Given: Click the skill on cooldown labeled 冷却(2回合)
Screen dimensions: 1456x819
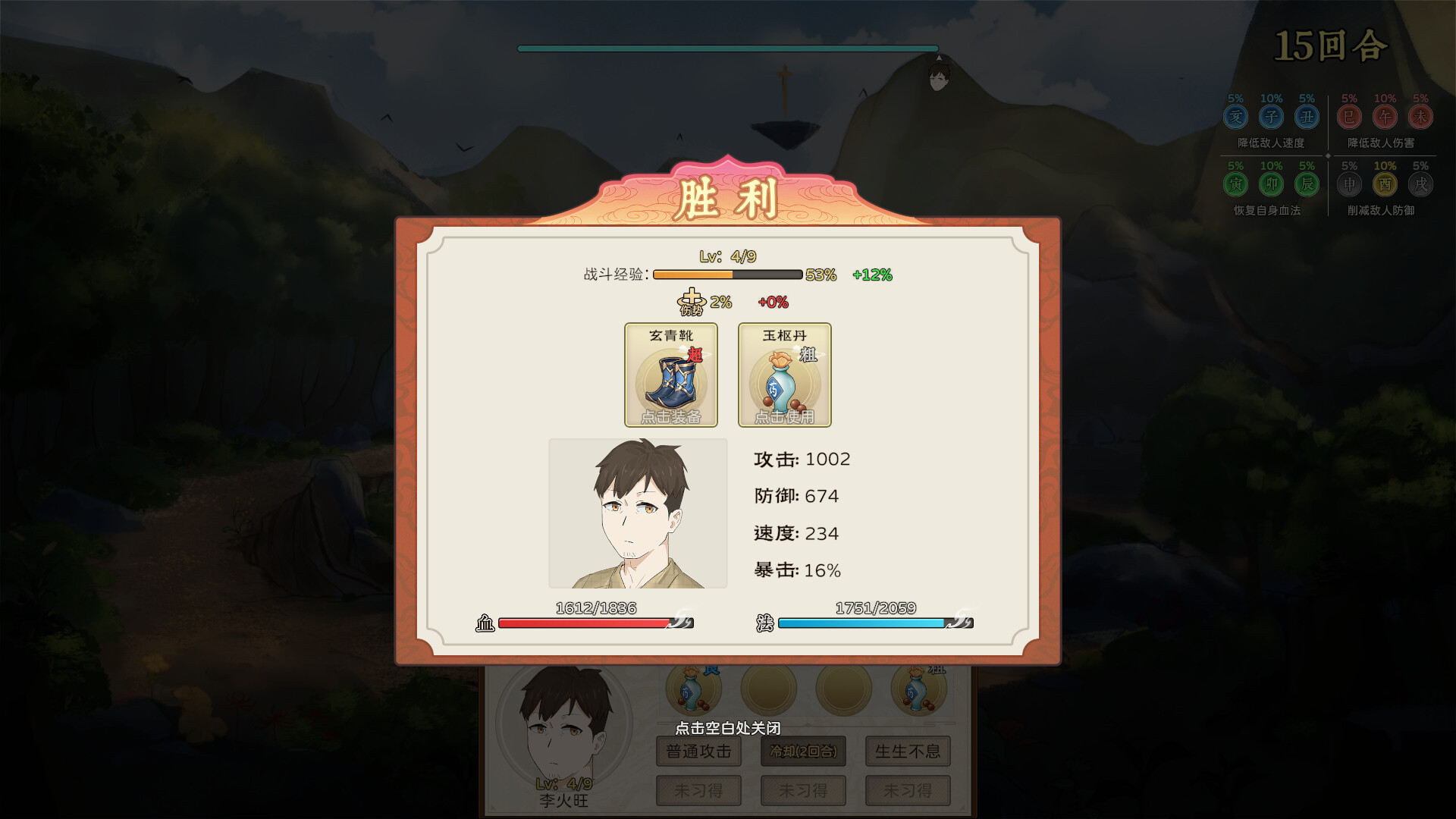Looking at the screenshot, I should point(802,752).
